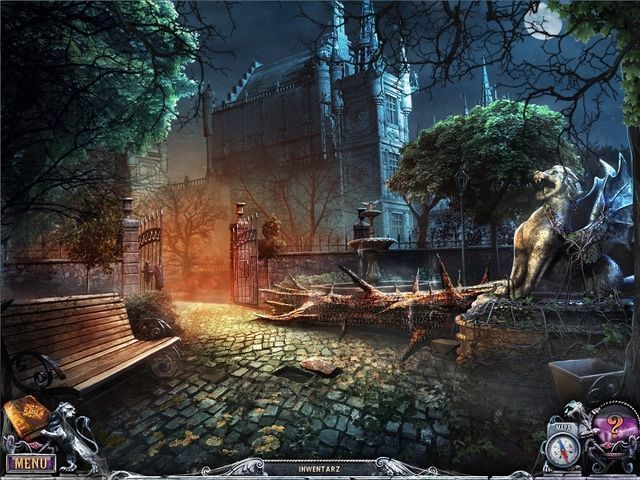Viewport: 640px width, 480px height.
Task: Open the map compass
Action: [564, 449]
